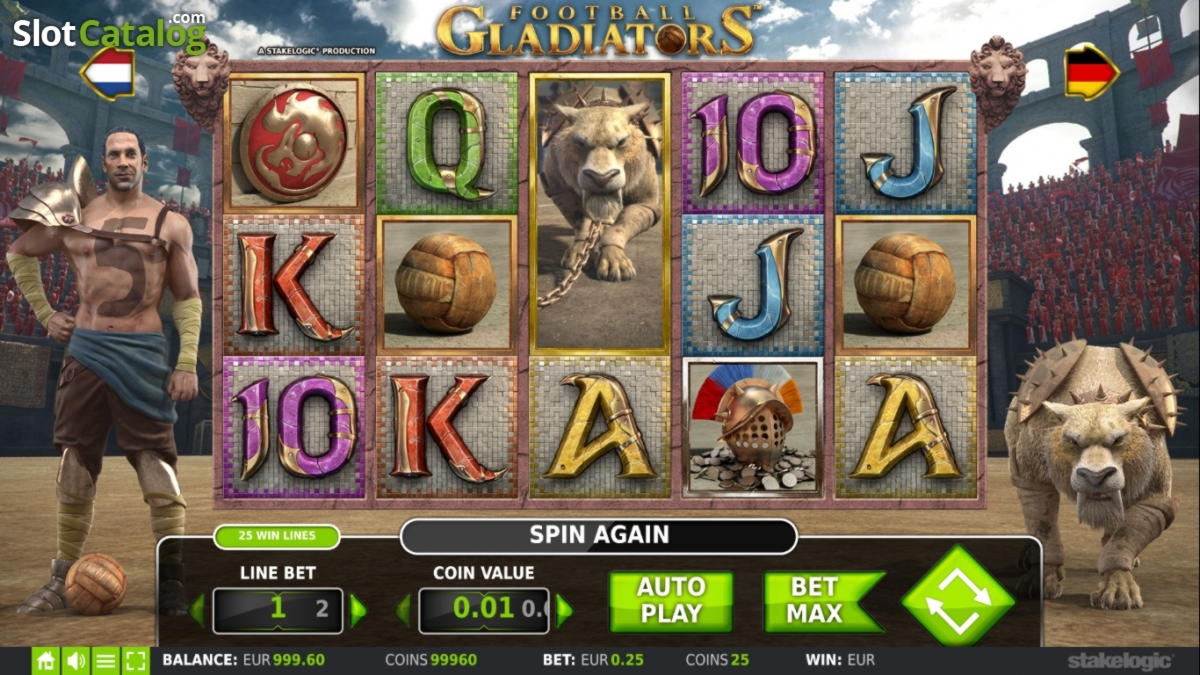Screen dimensions: 1200x675
Task: Toggle the sound speaker icon
Action: [x=75, y=661]
